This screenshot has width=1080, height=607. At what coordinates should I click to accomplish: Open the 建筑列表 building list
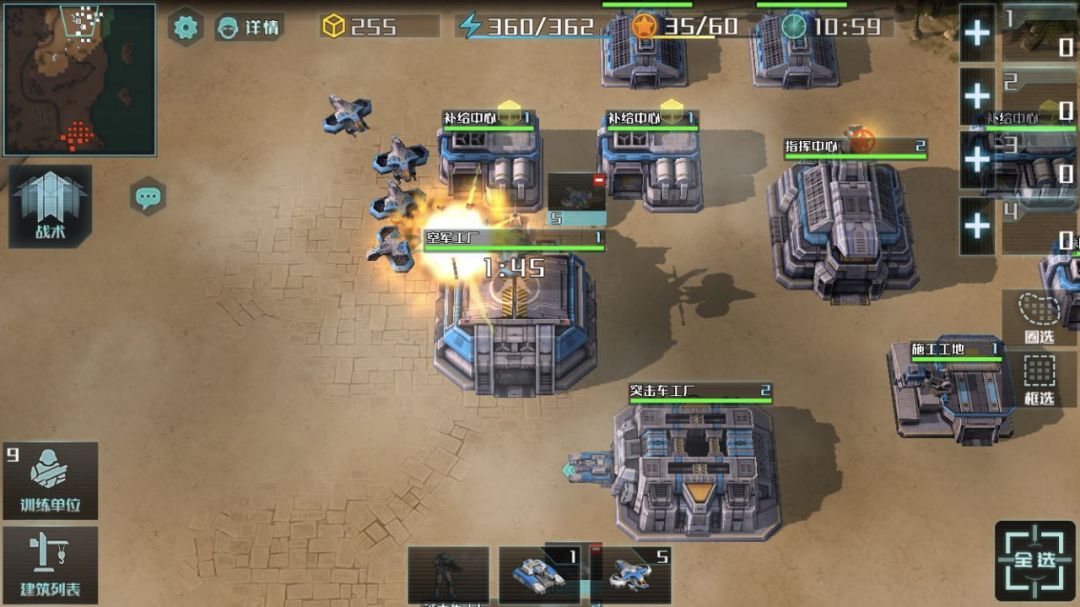(x=50, y=565)
